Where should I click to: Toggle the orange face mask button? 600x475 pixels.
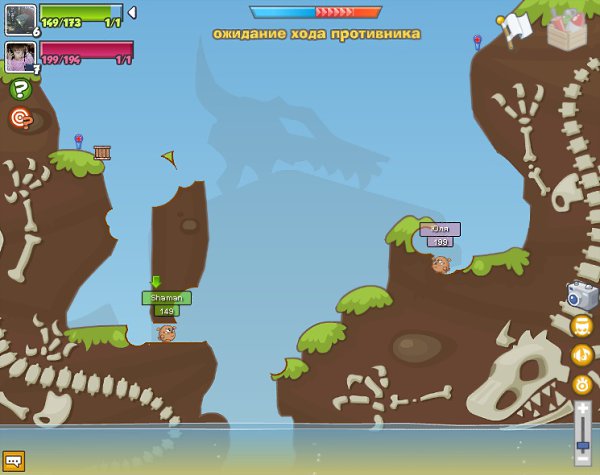581,326
